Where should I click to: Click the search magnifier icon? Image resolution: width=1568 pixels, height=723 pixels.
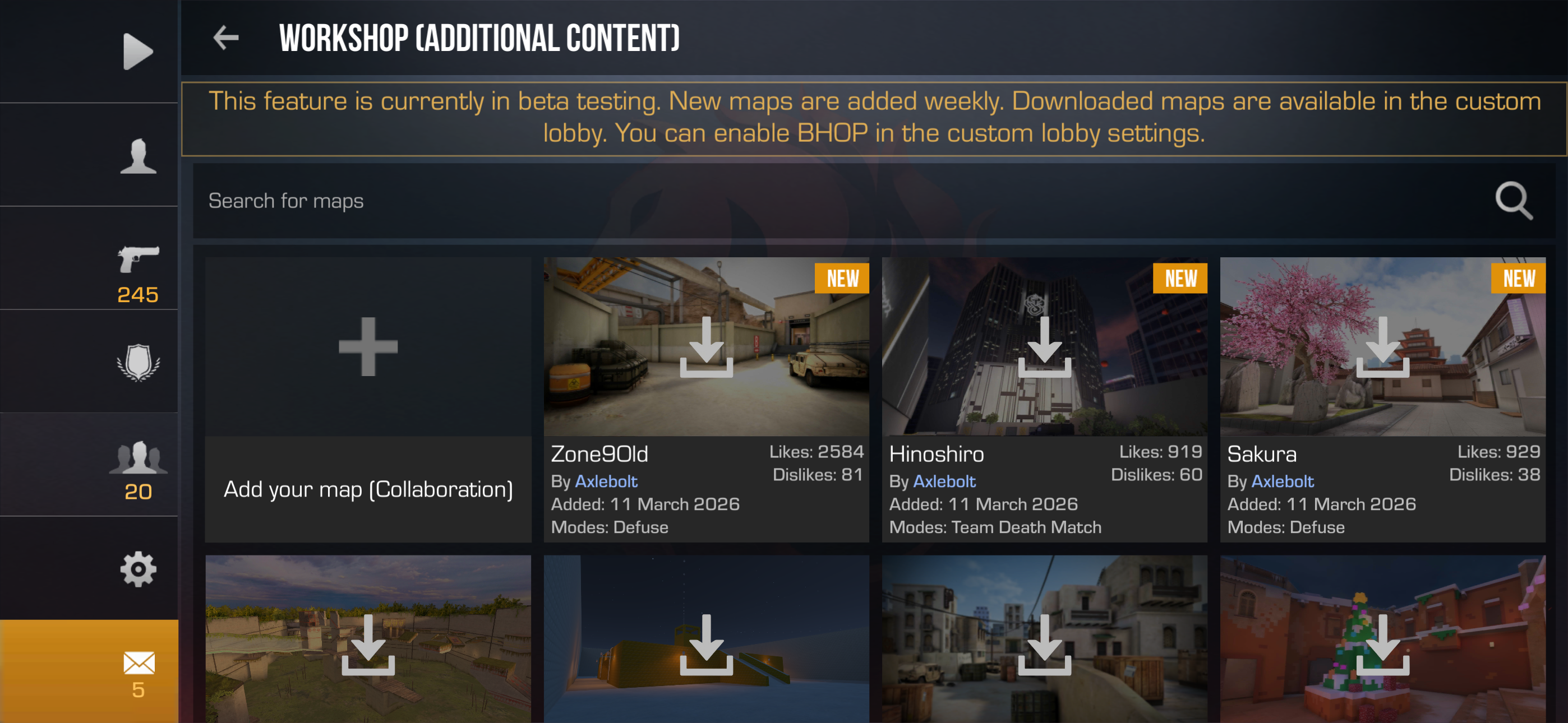click(x=1514, y=201)
